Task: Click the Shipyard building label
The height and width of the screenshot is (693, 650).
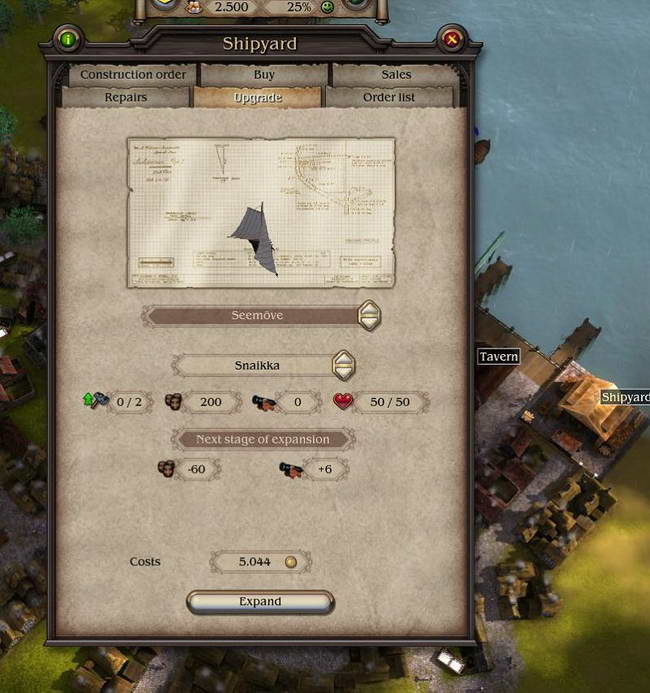Action: 624,397
